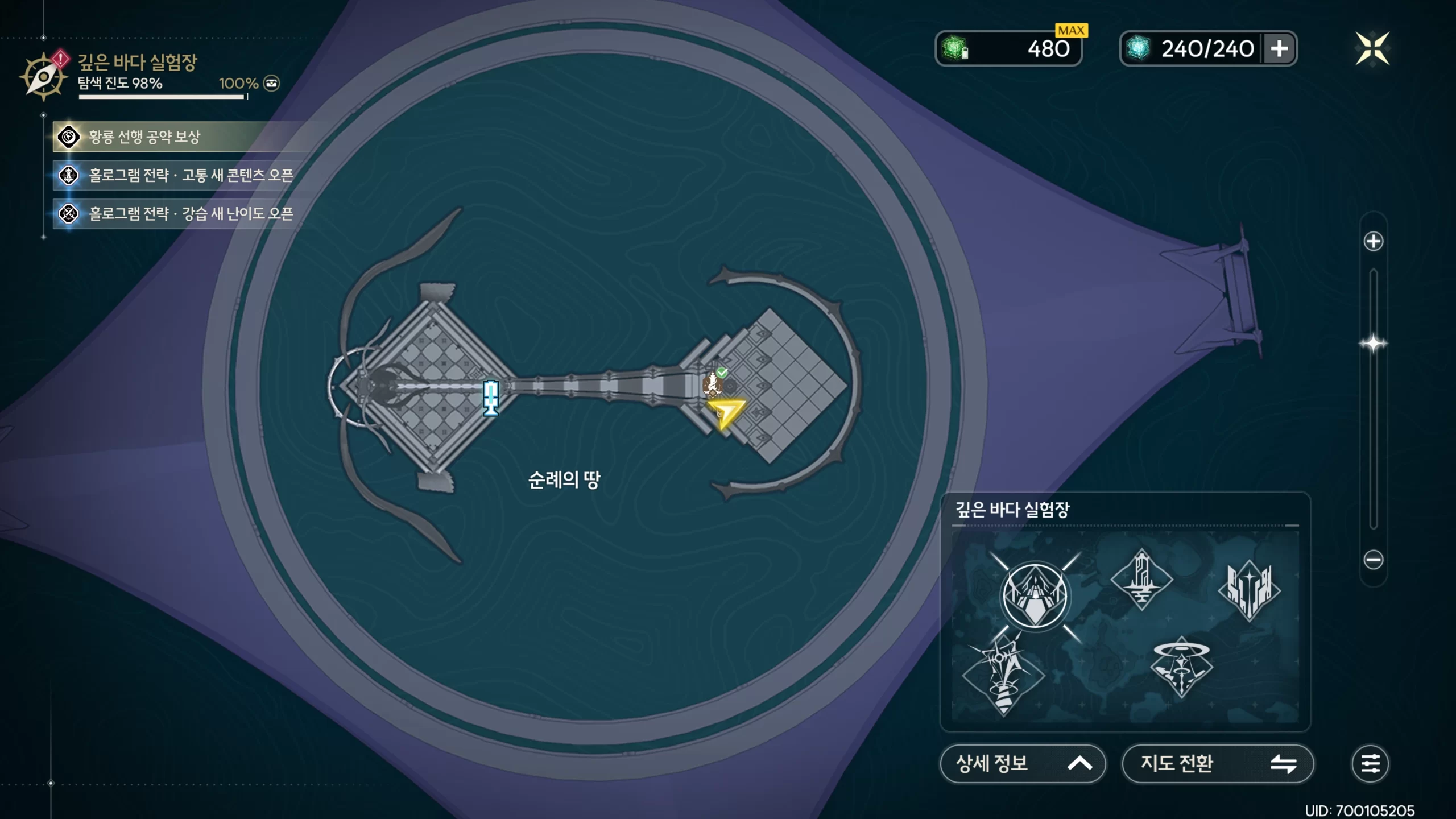The height and width of the screenshot is (819, 1456).
Task: Zoom in the map with plus button
Action: [1373, 241]
